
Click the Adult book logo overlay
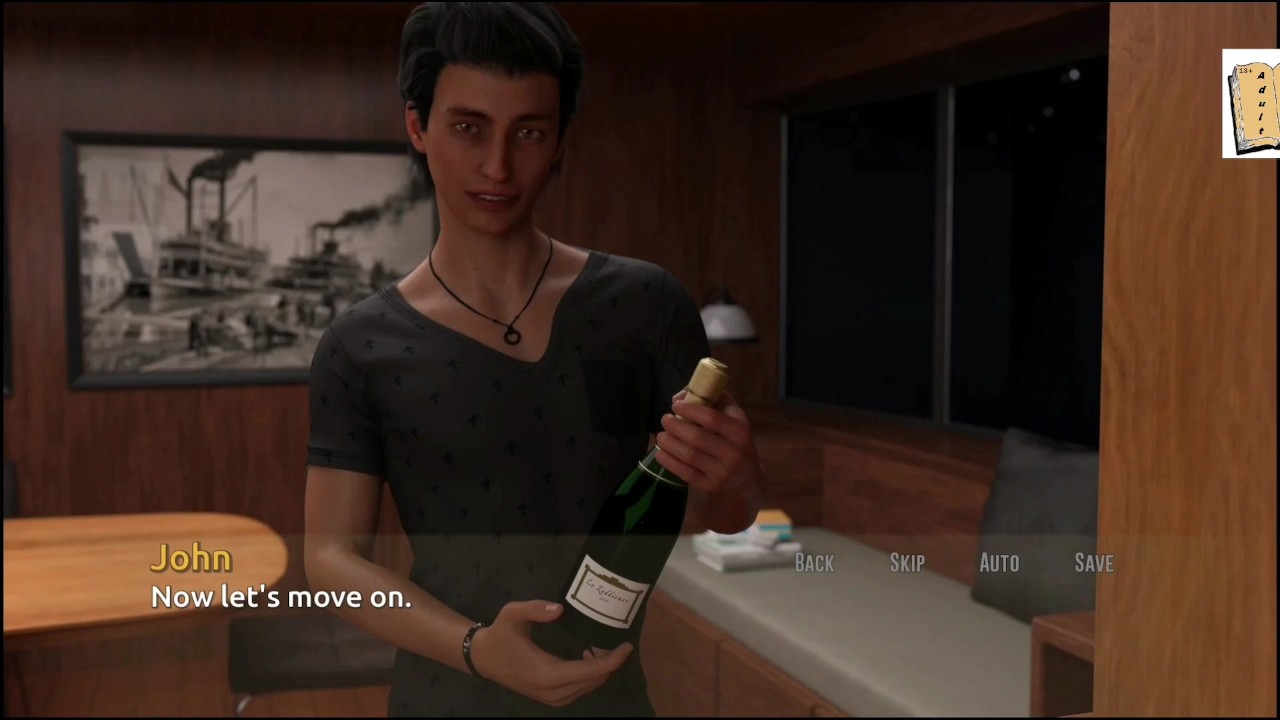pyautogui.click(x=1251, y=104)
